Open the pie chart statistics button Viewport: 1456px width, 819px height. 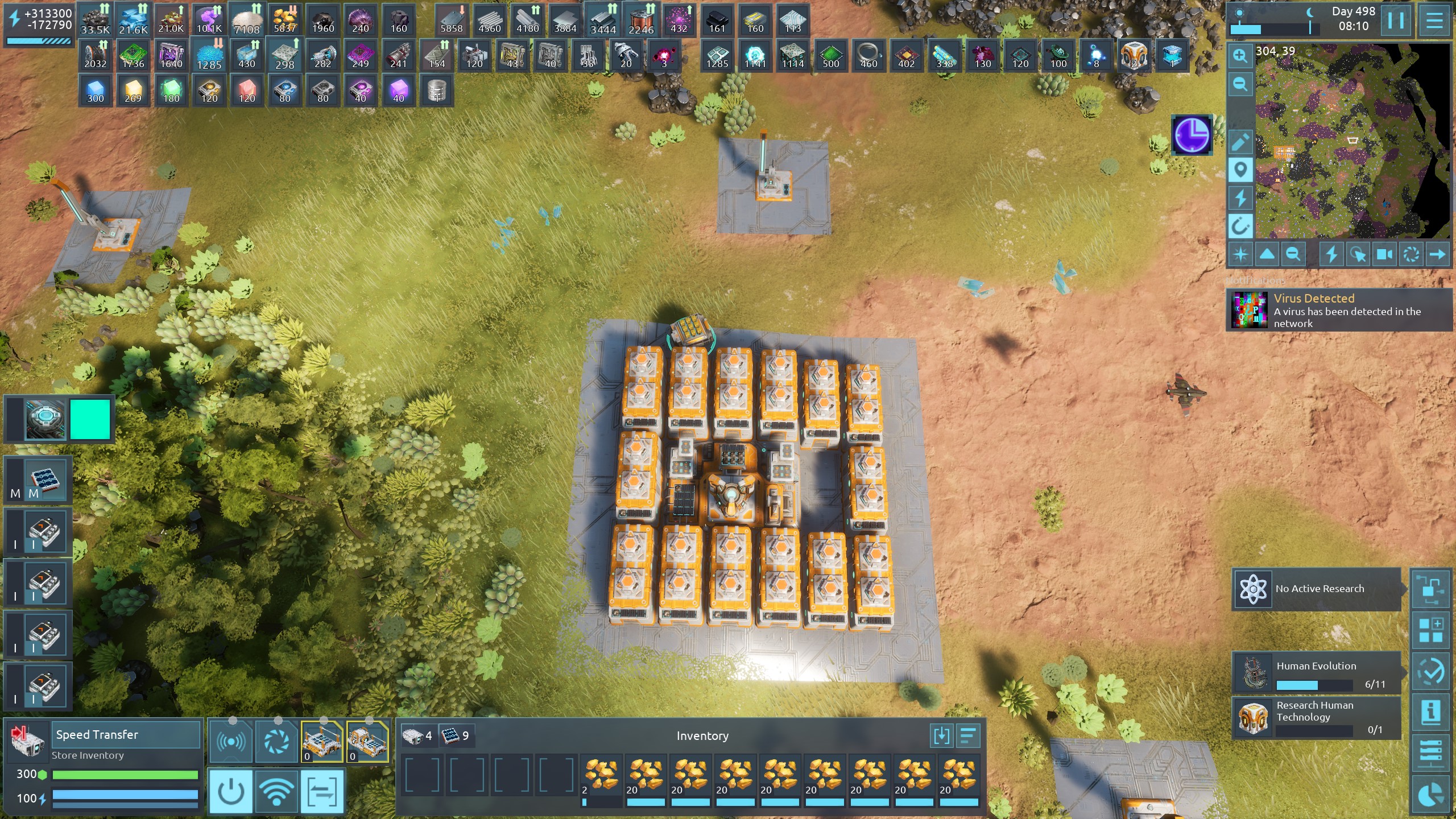(1430, 795)
